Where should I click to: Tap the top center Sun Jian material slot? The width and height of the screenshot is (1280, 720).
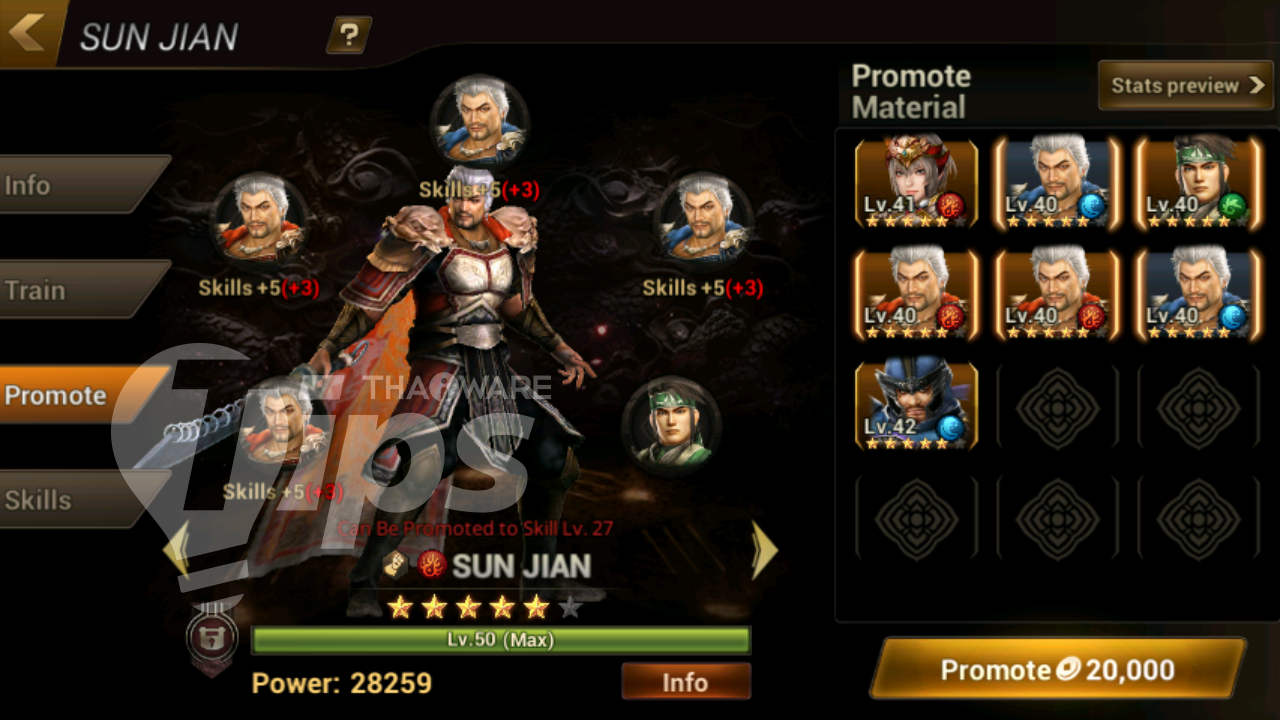click(x=479, y=120)
